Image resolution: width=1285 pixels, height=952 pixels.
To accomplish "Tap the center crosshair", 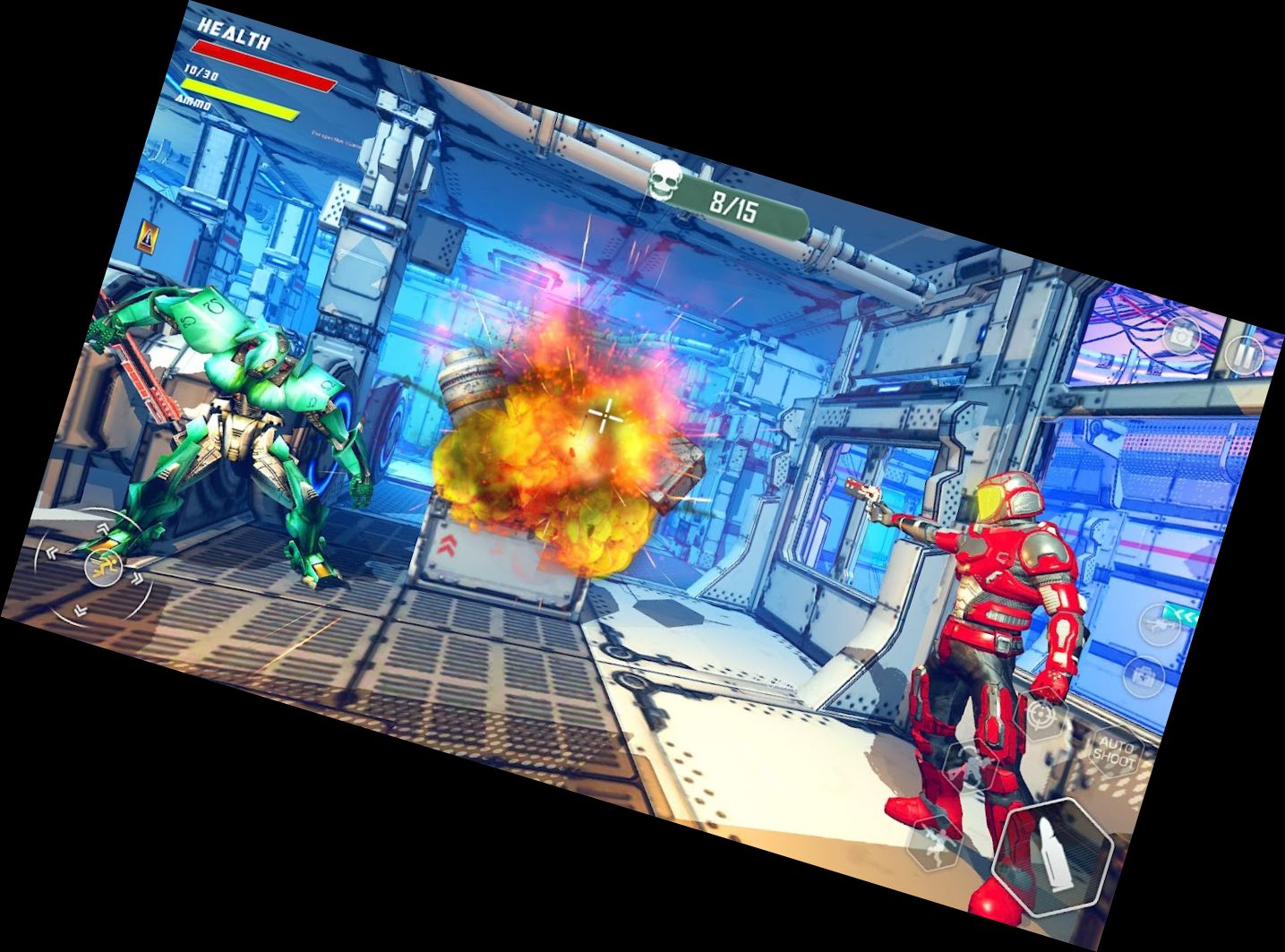I will click(x=604, y=414).
